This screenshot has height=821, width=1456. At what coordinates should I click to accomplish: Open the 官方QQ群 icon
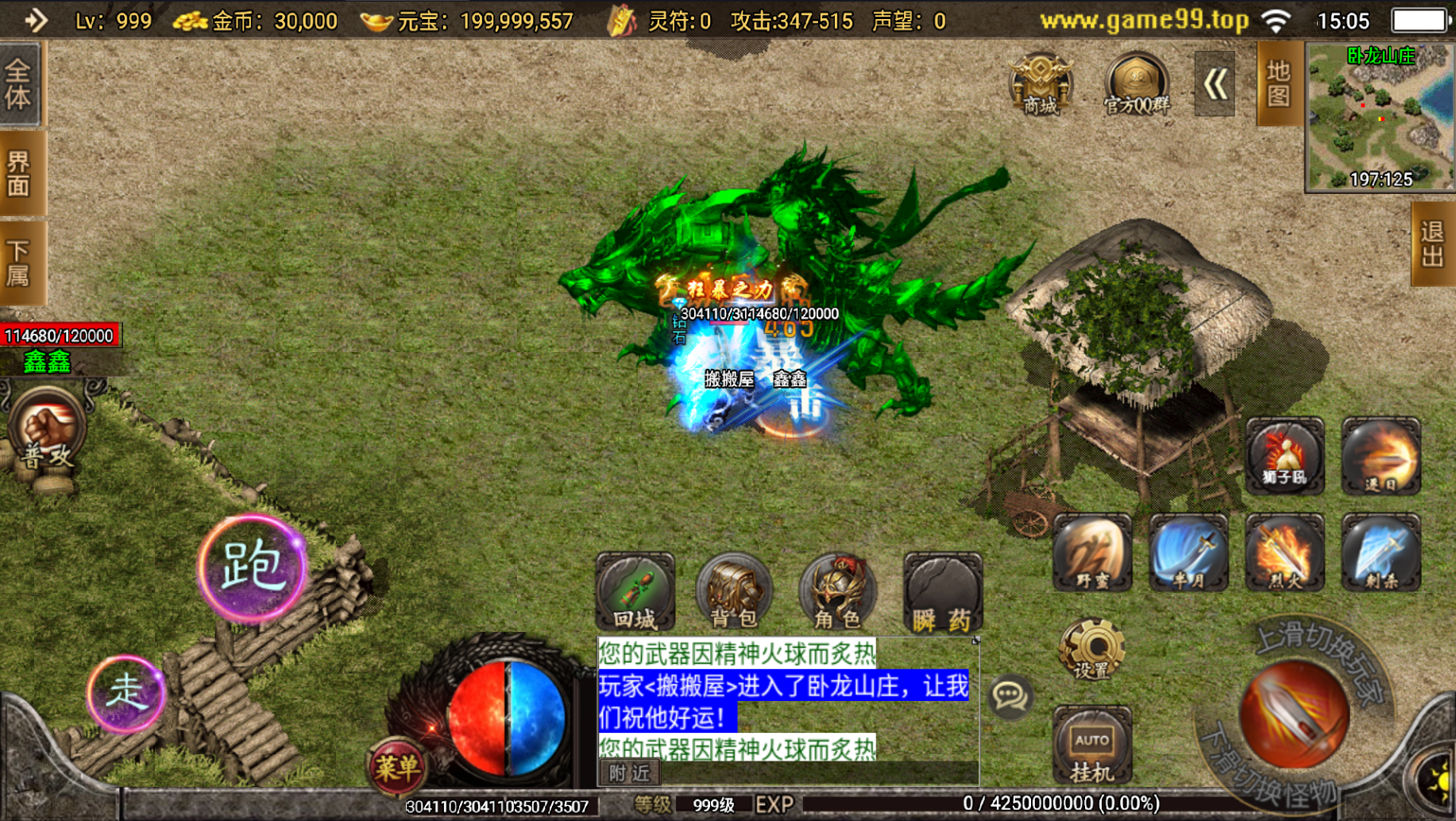click(x=1136, y=84)
